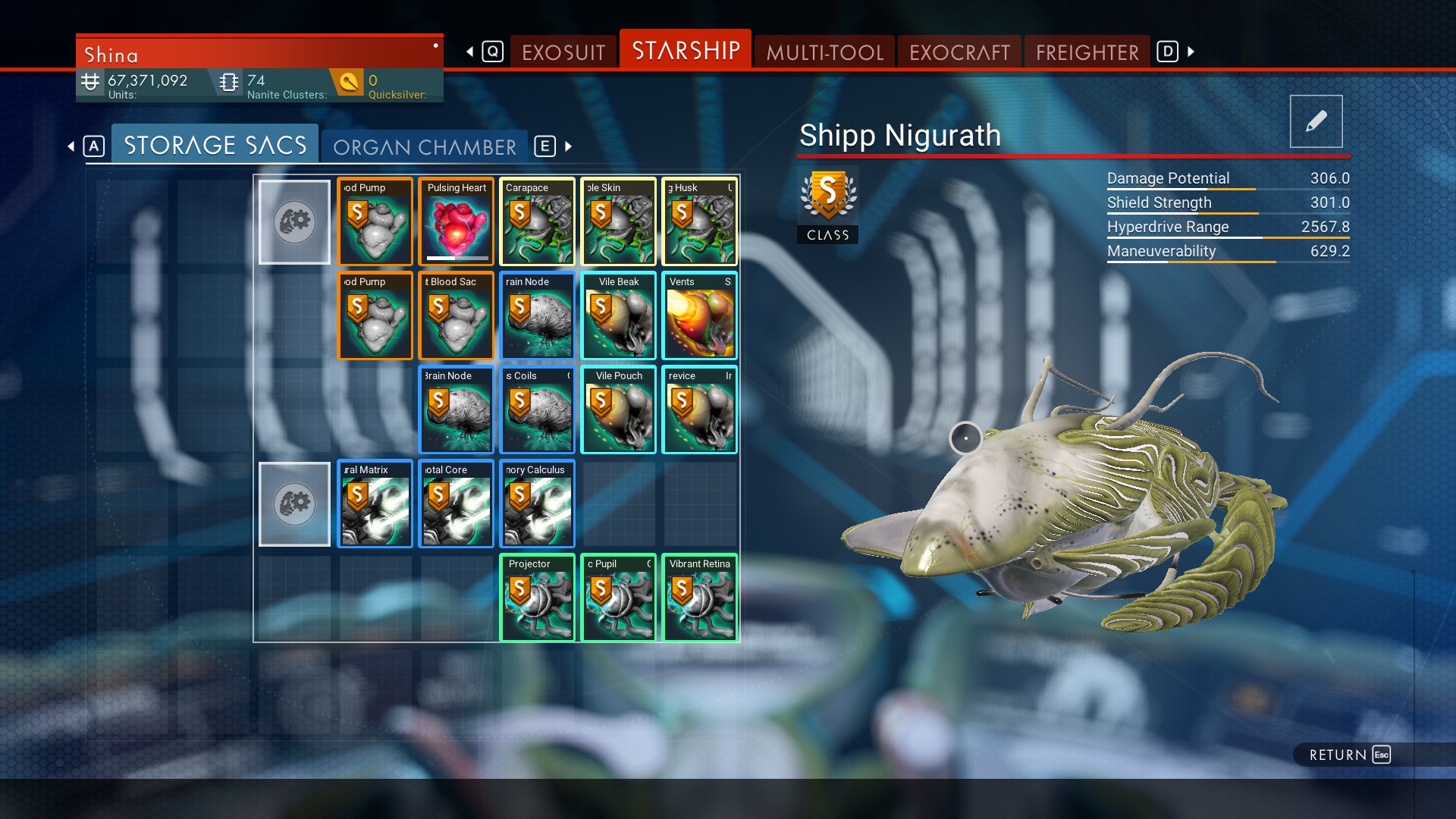The height and width of the screenshot is (819, 1456).
Task: Choose the Carapace item slot
Action: (x=538, y=221)
